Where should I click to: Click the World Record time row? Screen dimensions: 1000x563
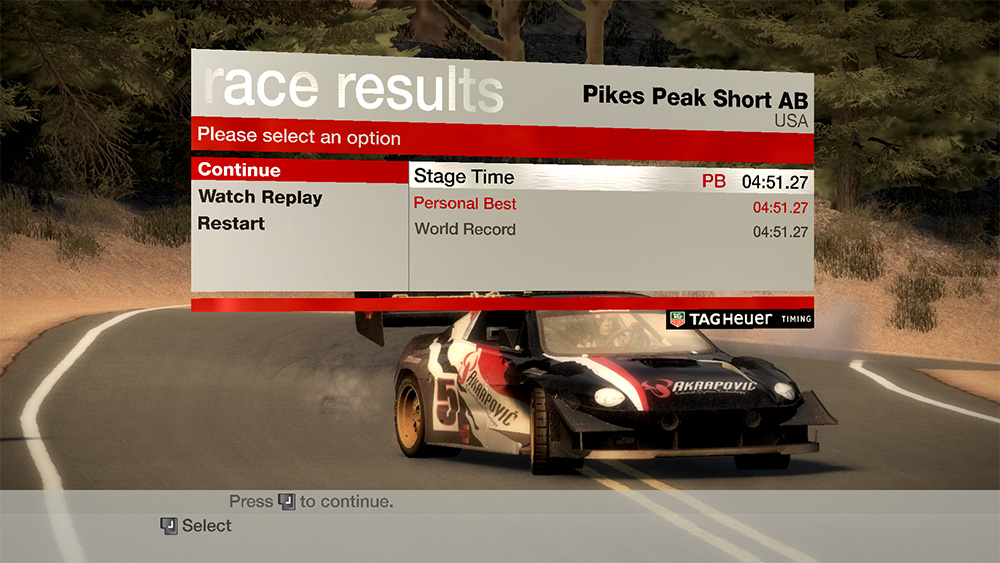pyautogui.click(x=610, y=230)
